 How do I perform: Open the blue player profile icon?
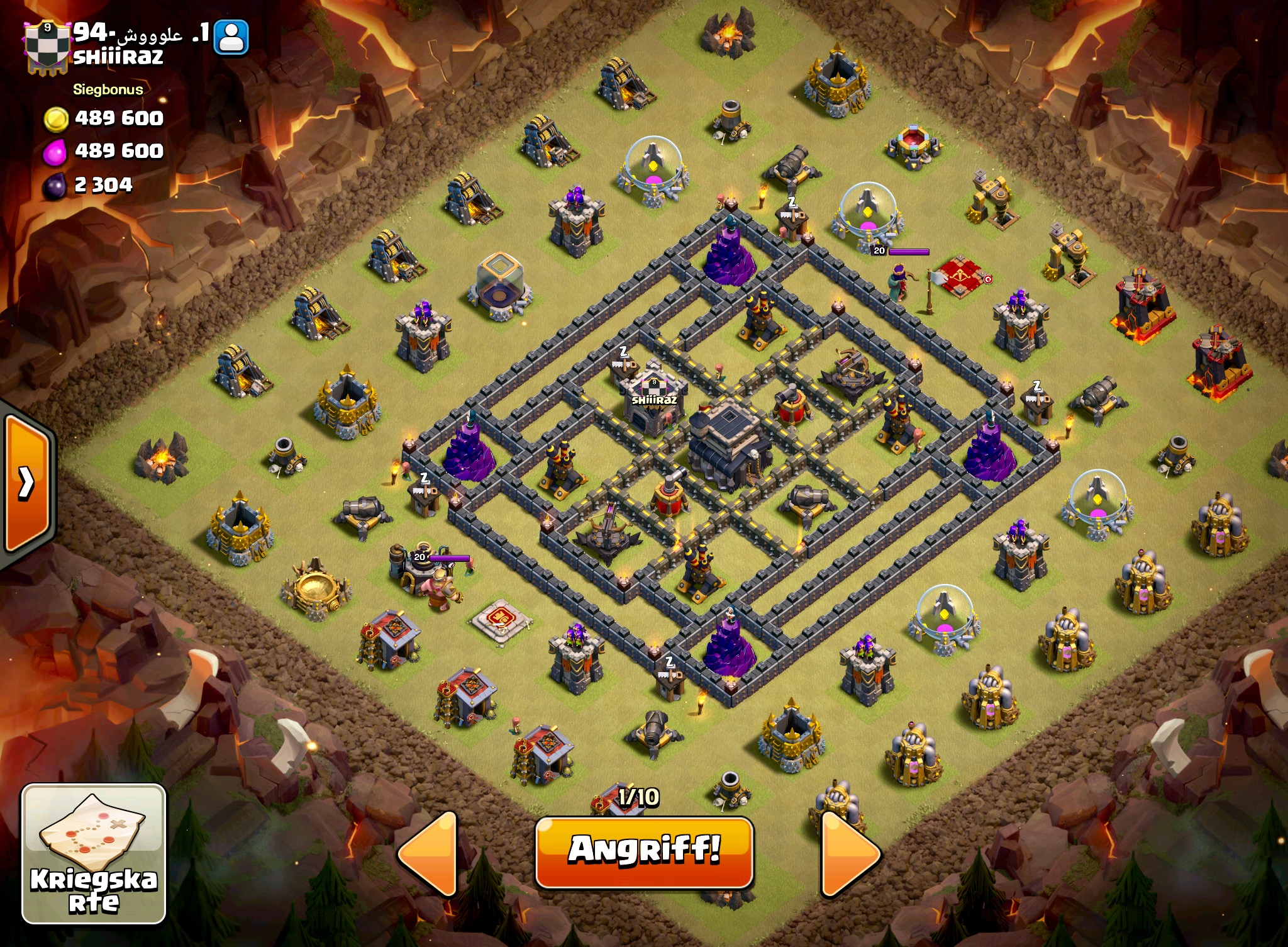[x=231, y=37]
